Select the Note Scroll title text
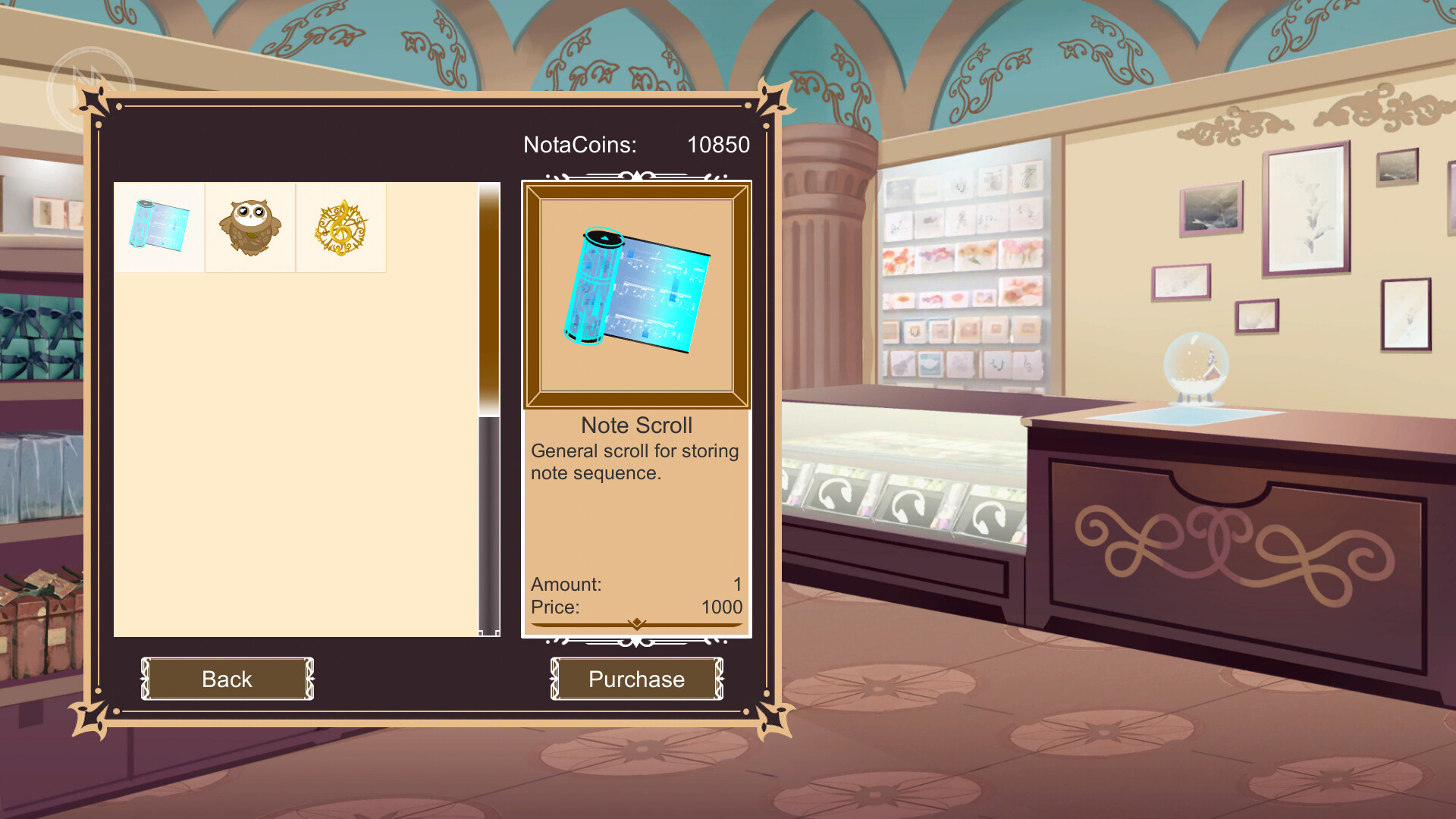1456x819 pixels. (636, 425)
